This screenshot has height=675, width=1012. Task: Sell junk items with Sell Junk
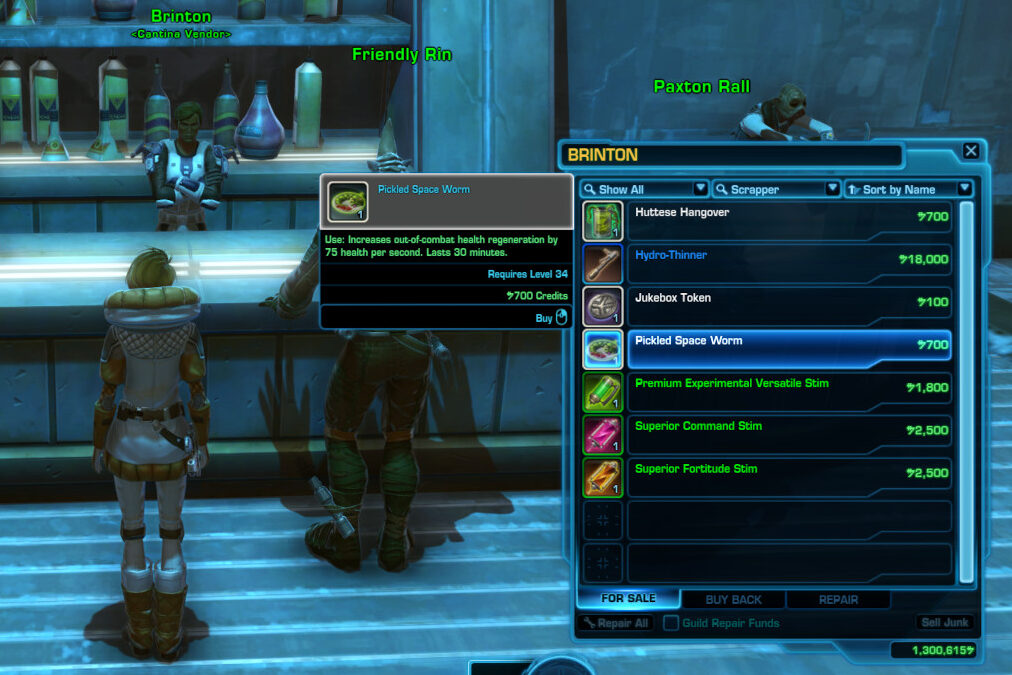point(944,623)
